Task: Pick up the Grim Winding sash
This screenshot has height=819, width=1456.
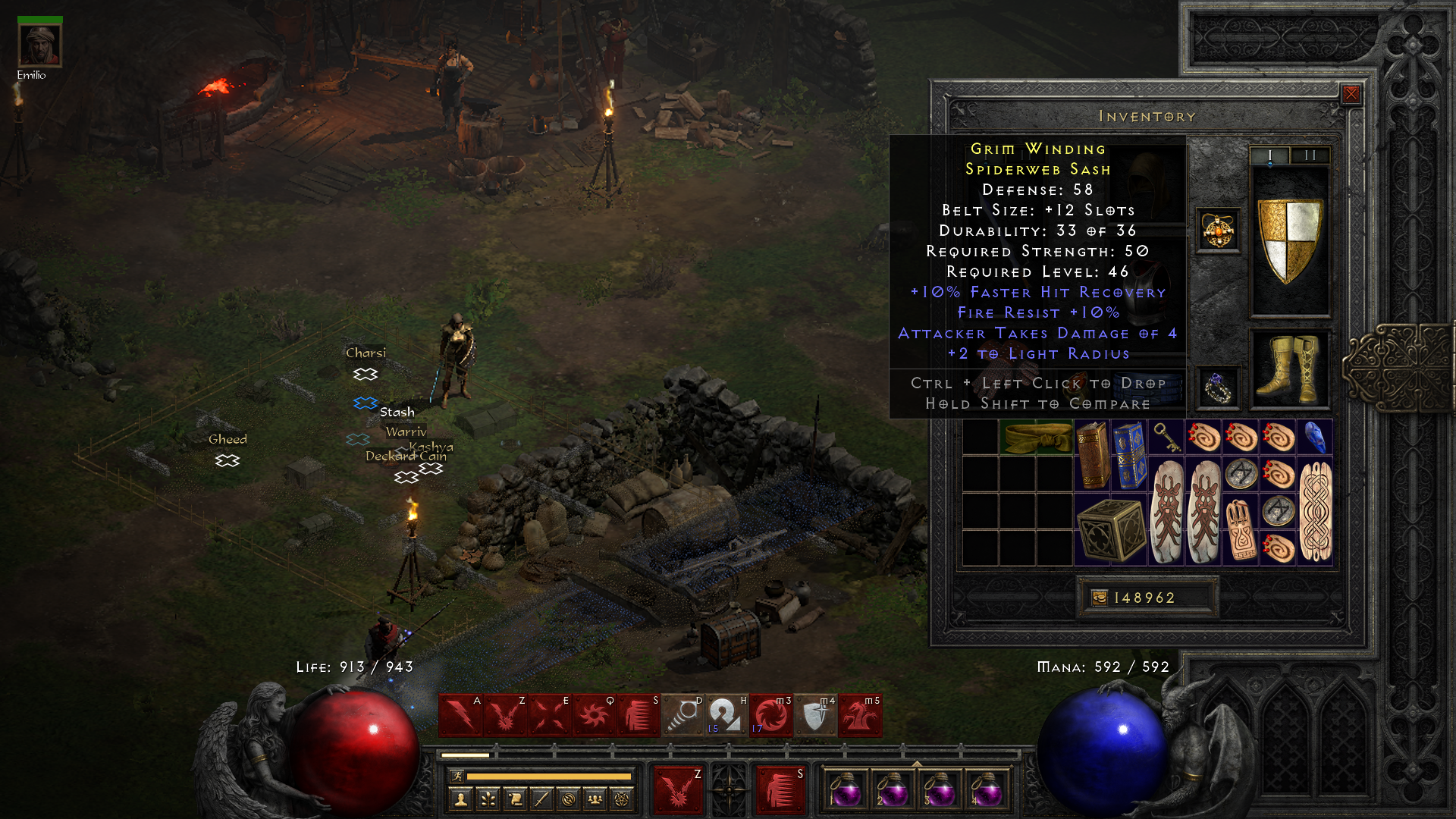Action: pyautogui.click(x=1037, y=438)
